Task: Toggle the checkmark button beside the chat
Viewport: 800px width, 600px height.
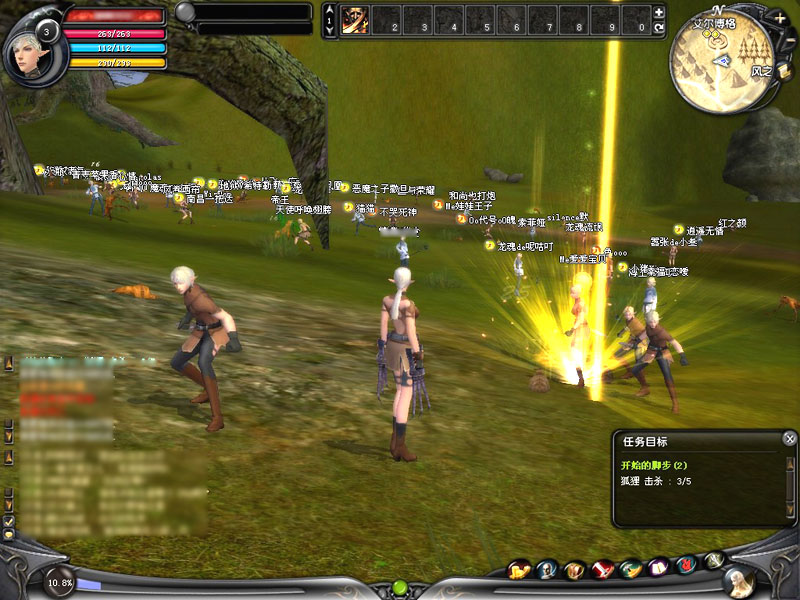Action: point(9,521)
